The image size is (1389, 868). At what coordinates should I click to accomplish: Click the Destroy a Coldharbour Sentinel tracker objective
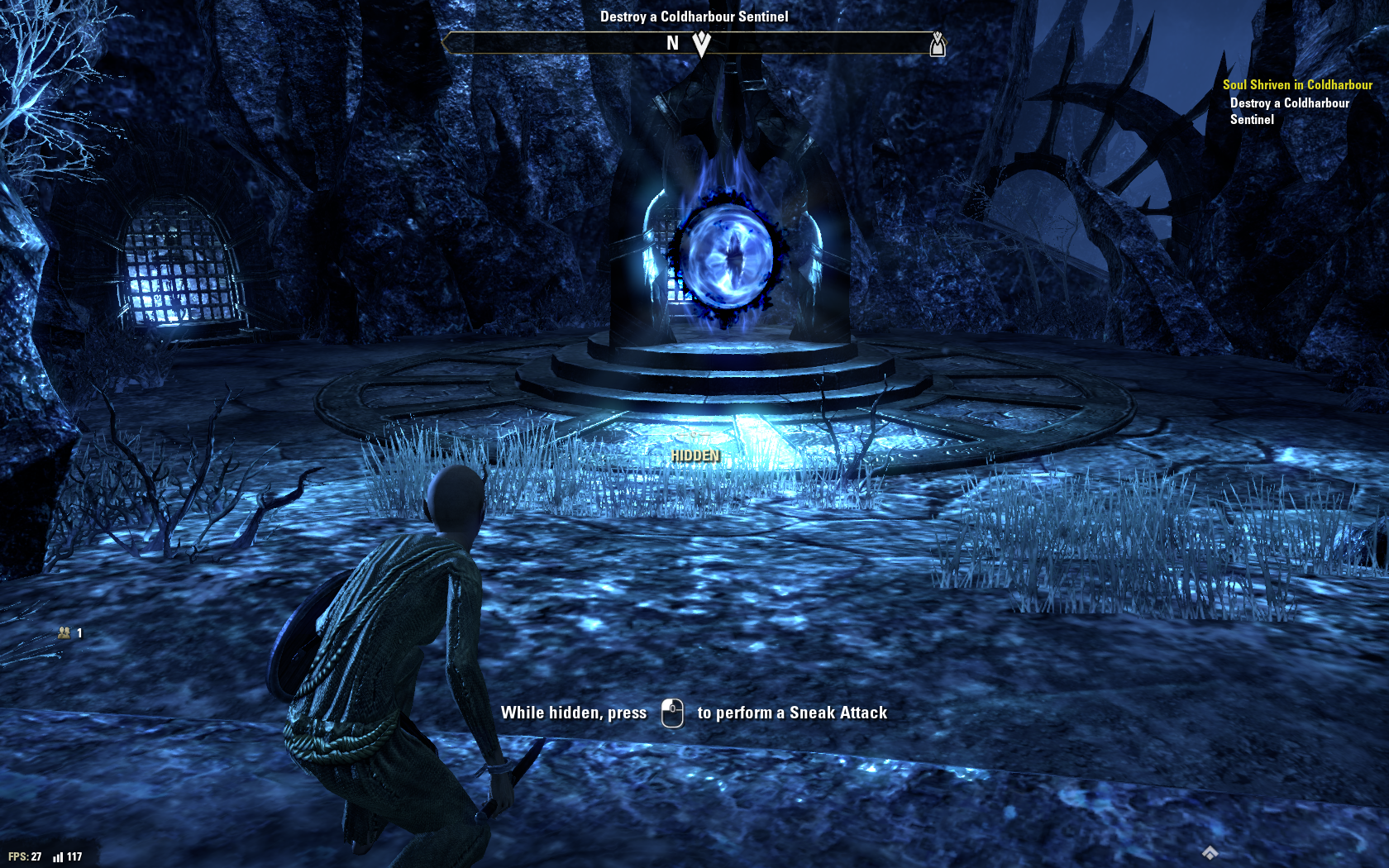[x=1289, y=111]
